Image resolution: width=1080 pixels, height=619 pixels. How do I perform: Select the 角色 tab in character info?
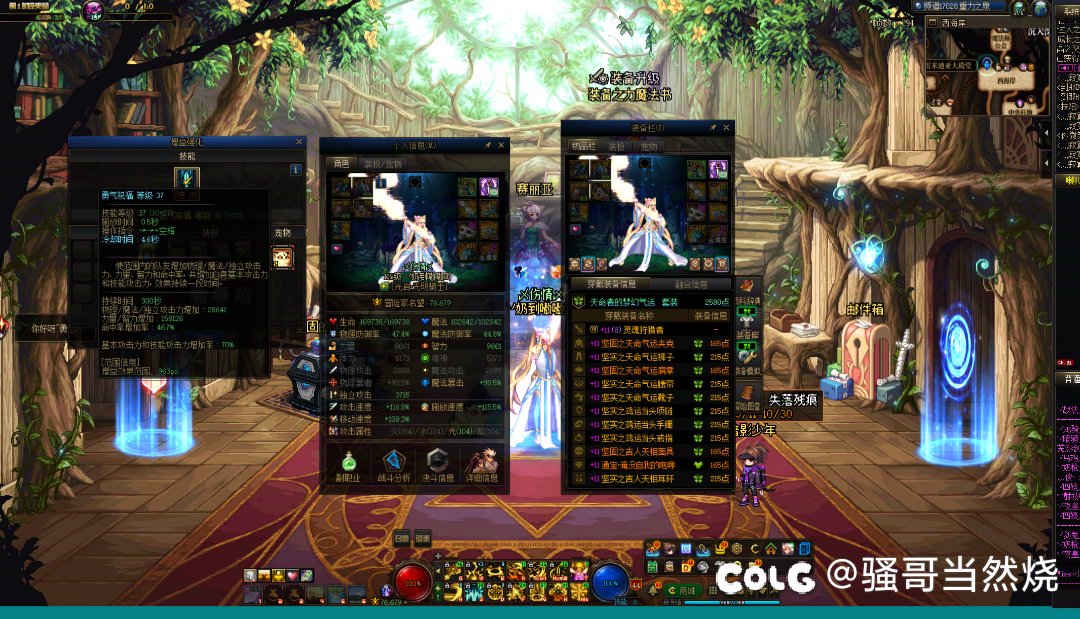click(x=342, y=163)
